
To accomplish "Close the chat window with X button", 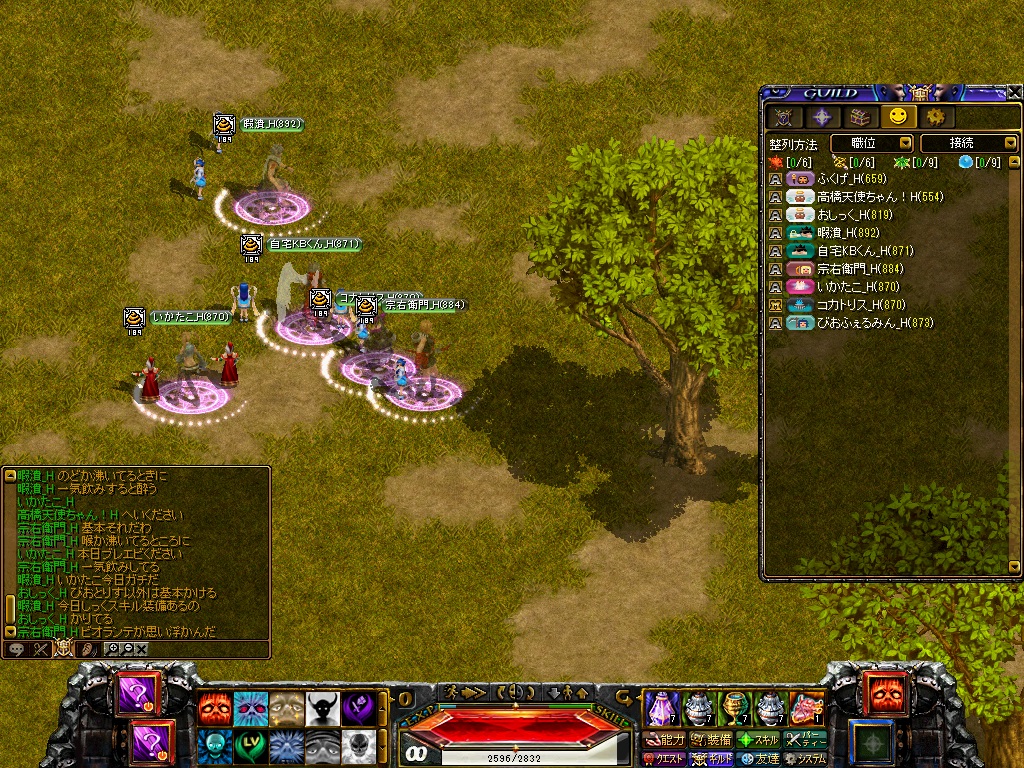I will [x=142, y=649].
